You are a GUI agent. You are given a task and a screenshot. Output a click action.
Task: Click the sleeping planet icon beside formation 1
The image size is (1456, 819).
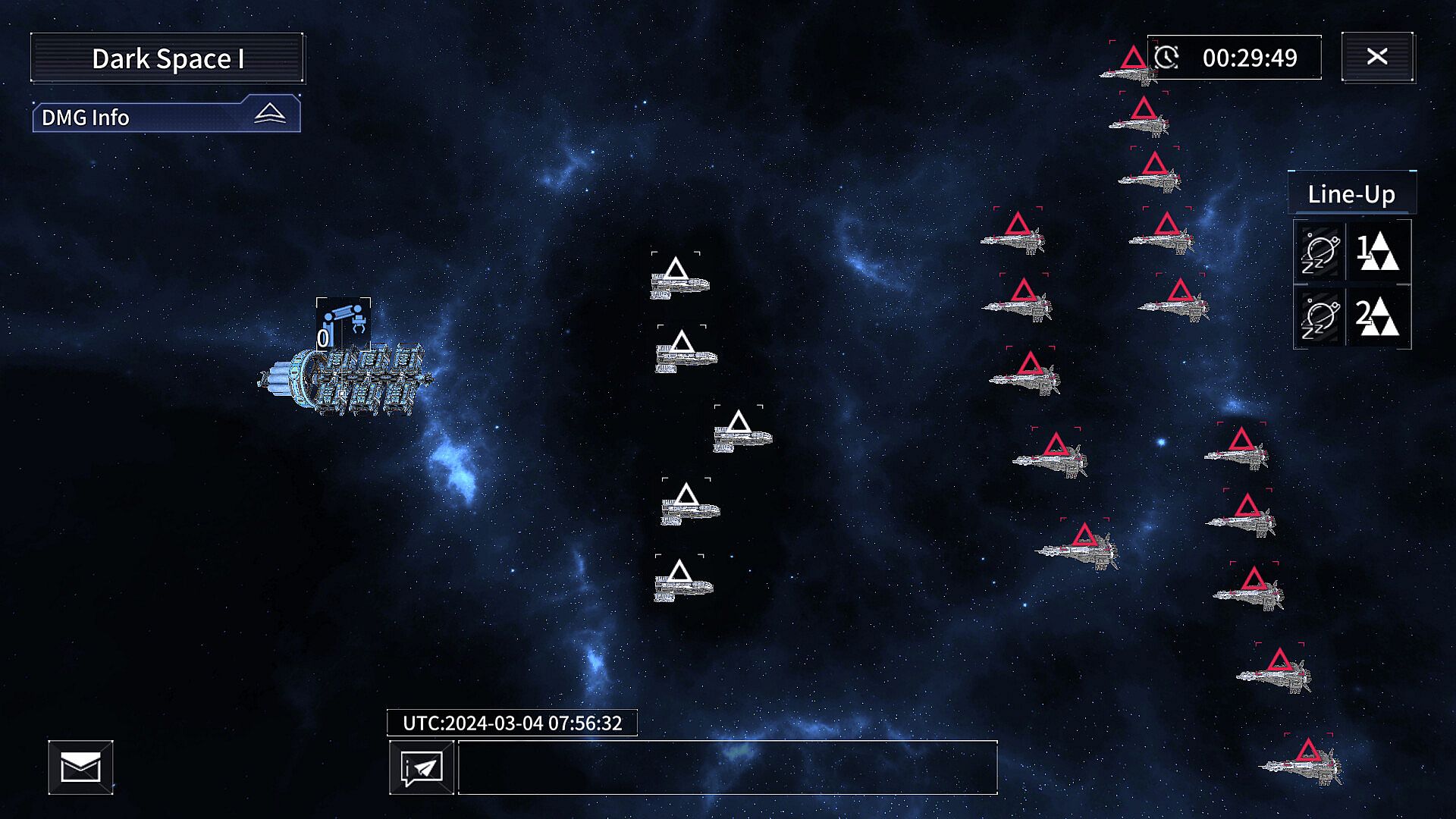(1319, 252)
